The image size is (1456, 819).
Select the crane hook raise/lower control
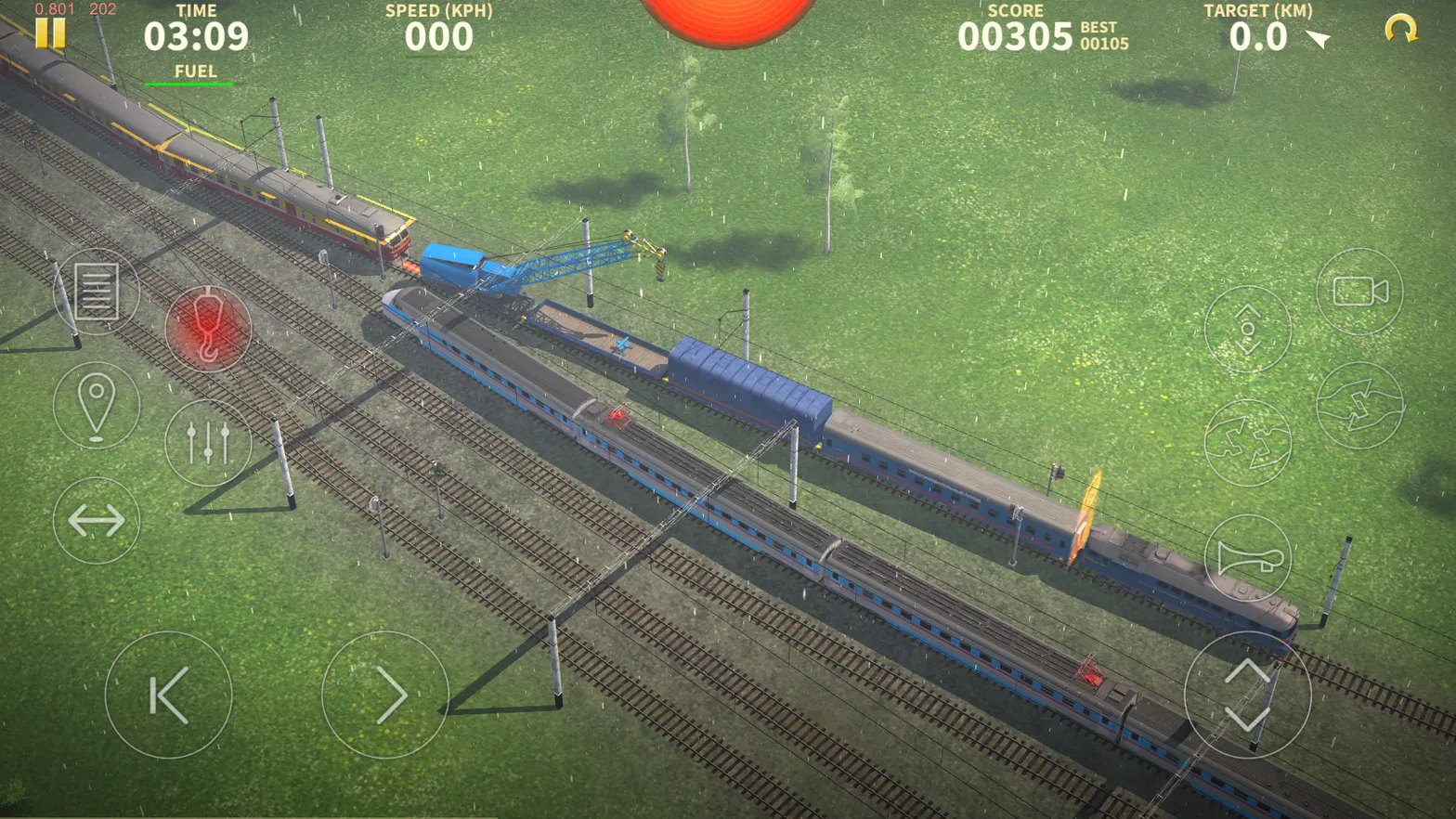[x=1249, y=331]
